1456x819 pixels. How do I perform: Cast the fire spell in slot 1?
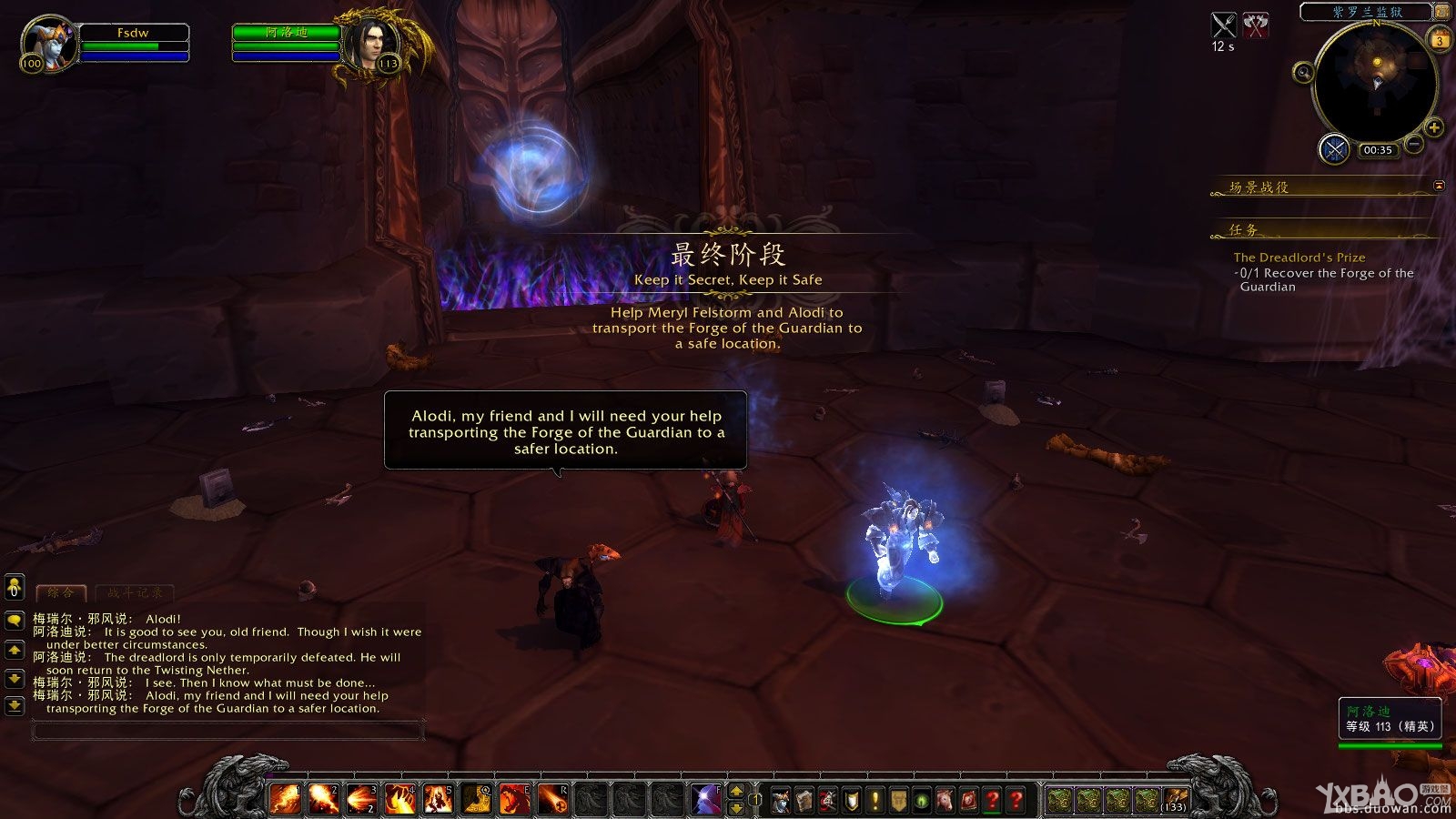286,799
